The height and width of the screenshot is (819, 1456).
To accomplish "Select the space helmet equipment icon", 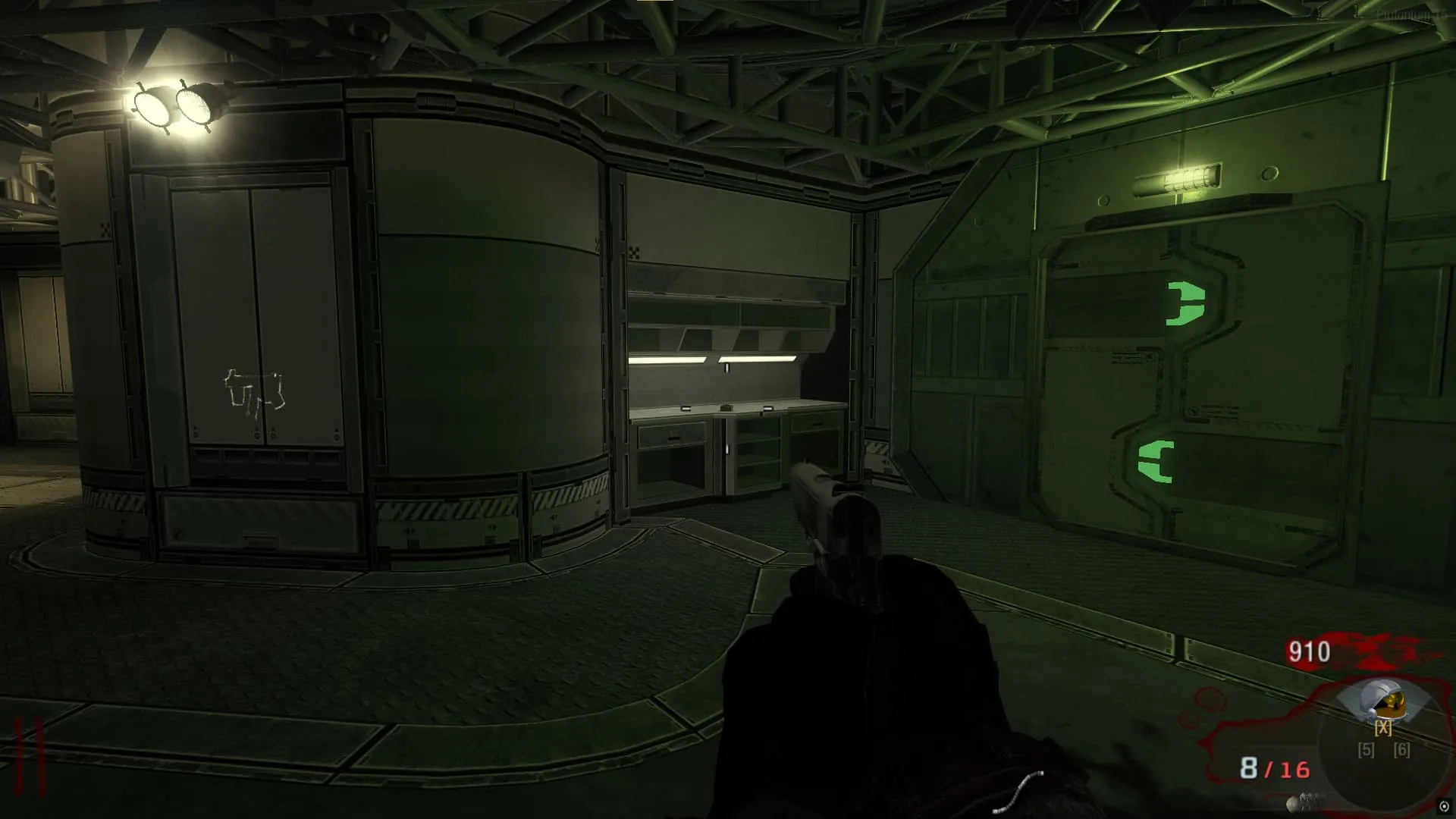I will coord(1383,701).
